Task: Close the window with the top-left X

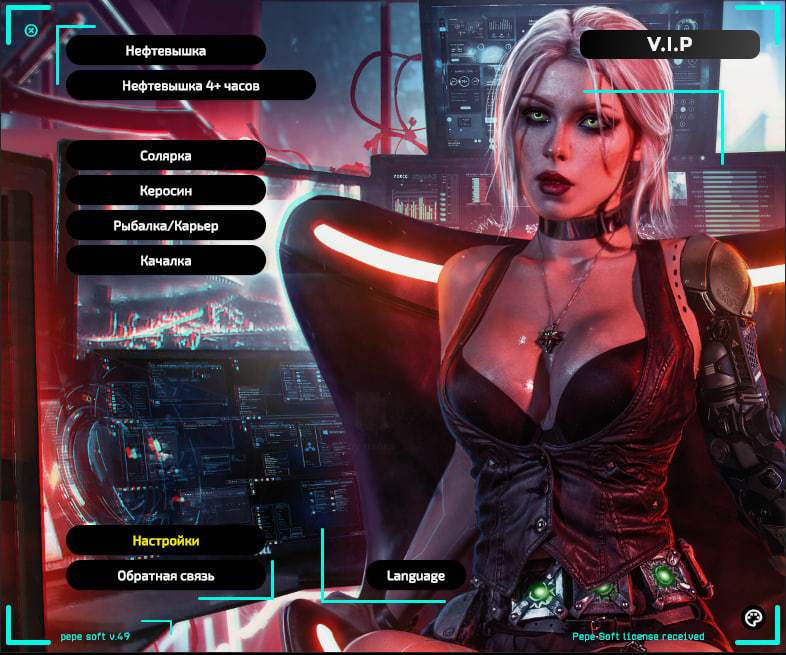Action: coord(31,30)
